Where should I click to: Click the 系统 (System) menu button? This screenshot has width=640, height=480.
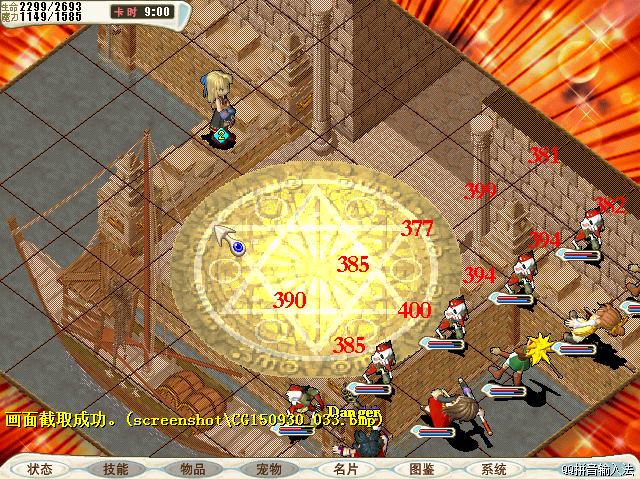[494, 469]
